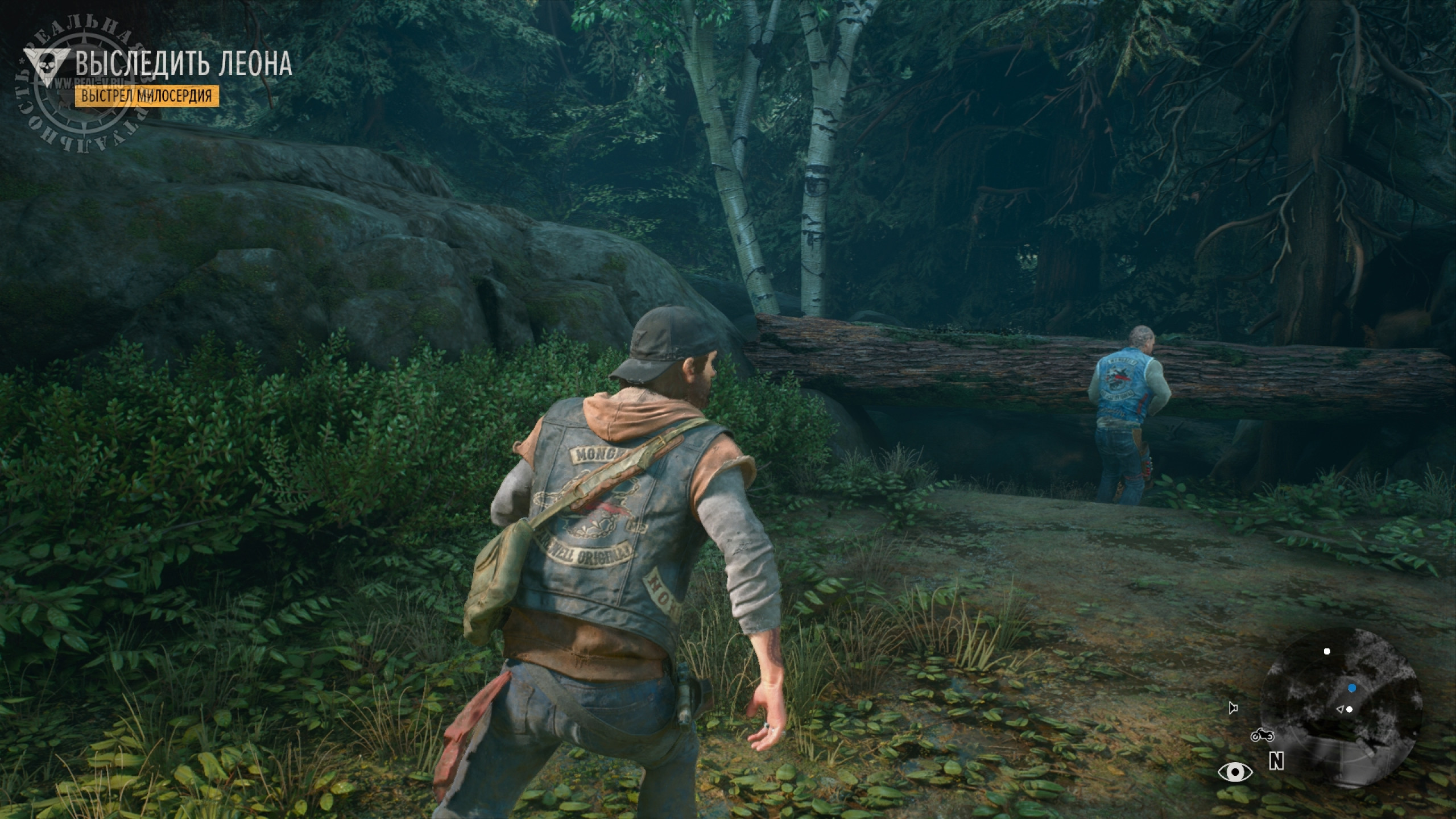Select the "Выстрел милосердия" mission tag
1456x819 pixels.
pyautogui.click(x=147, y=96)
